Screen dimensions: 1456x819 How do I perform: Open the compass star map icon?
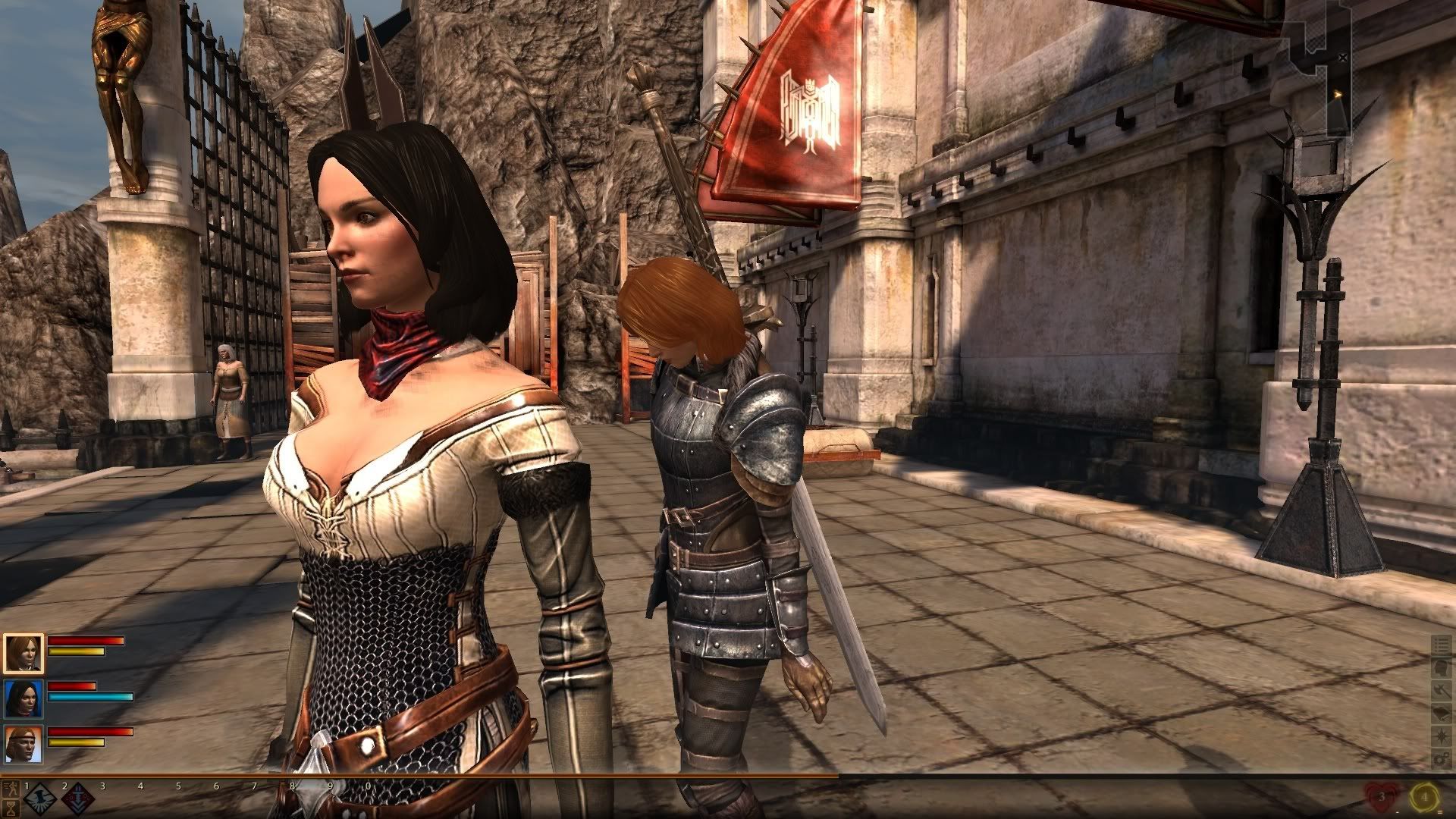coord(1440,736)
